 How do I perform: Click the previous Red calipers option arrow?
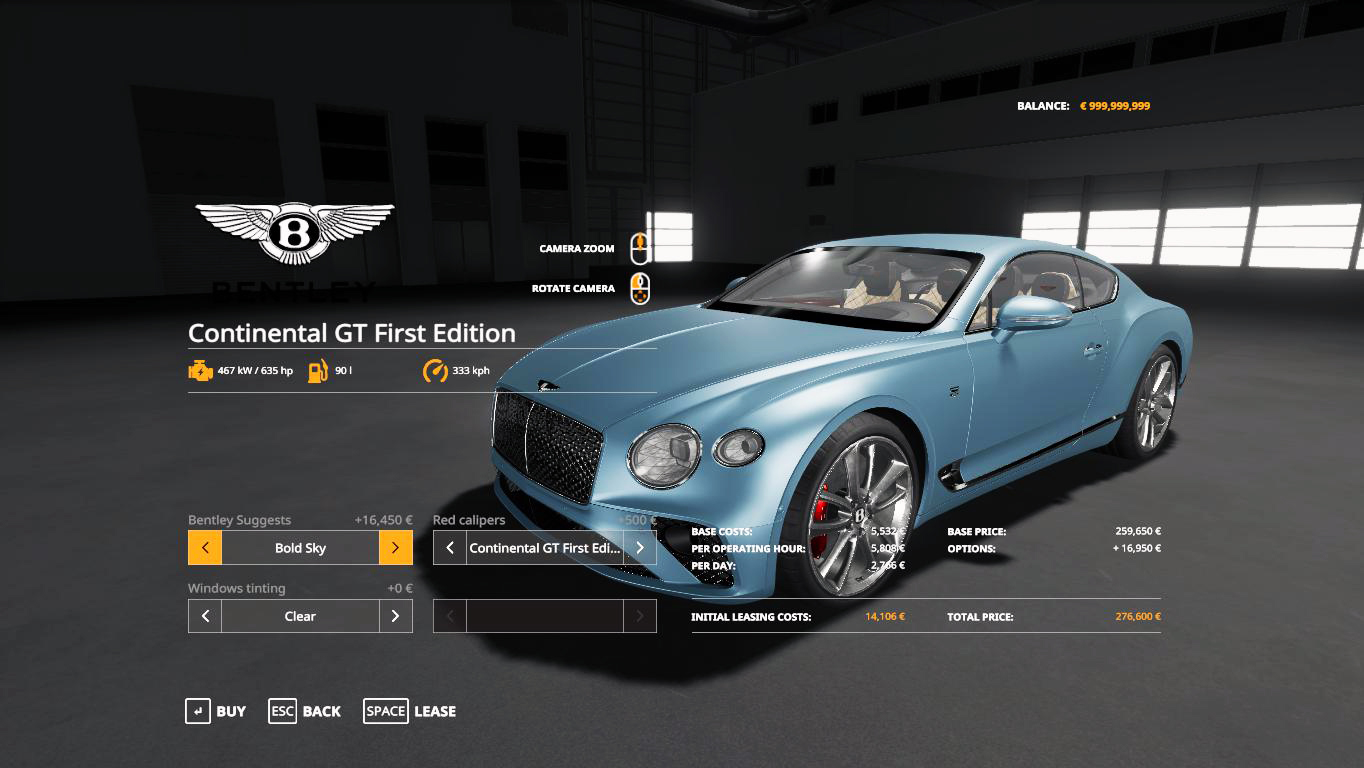pos(450,548)
